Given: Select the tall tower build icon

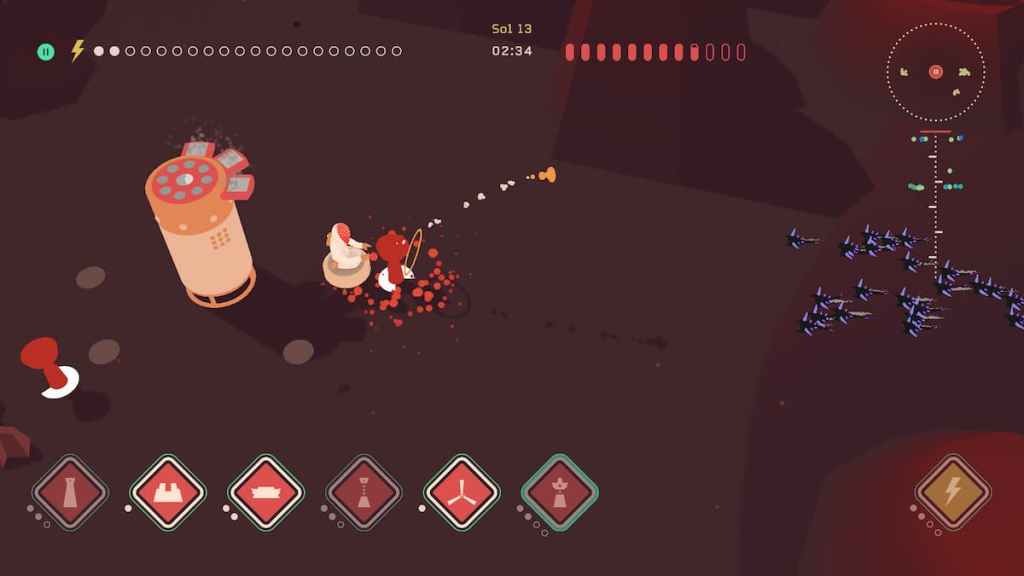Looking at the screenshot, I should coord(69,492).
